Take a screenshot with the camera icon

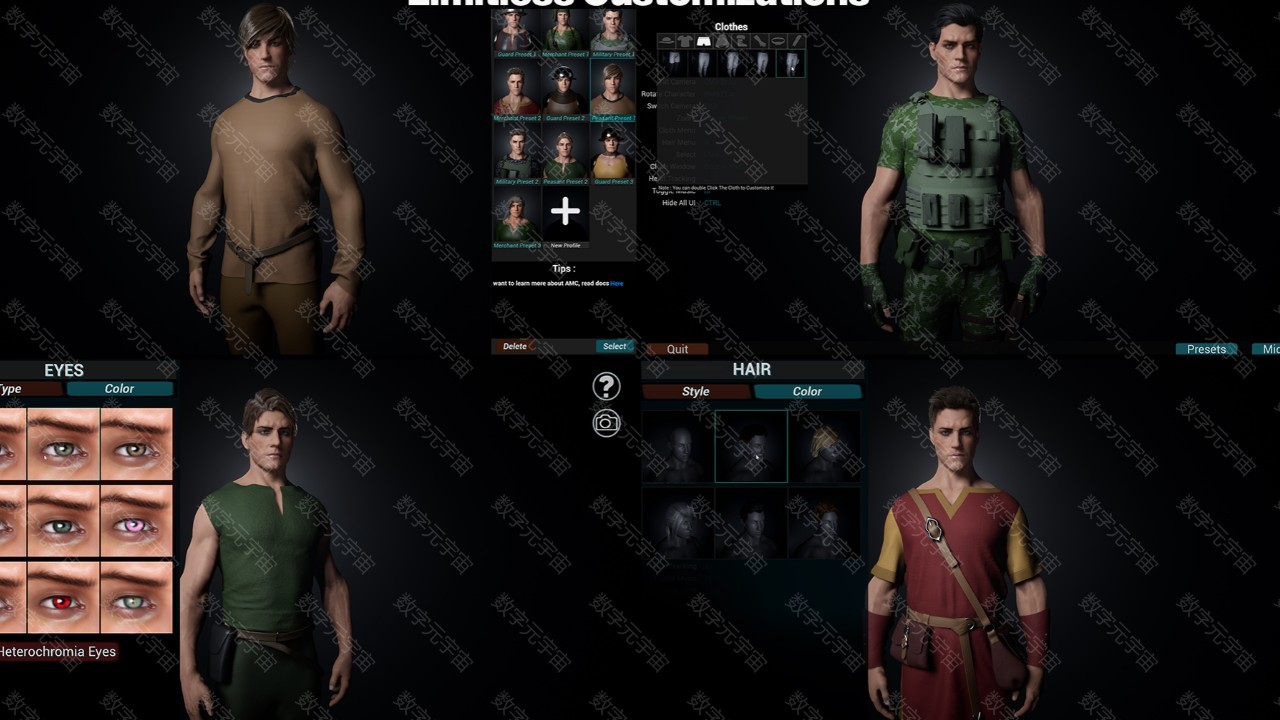coord(606,423)
